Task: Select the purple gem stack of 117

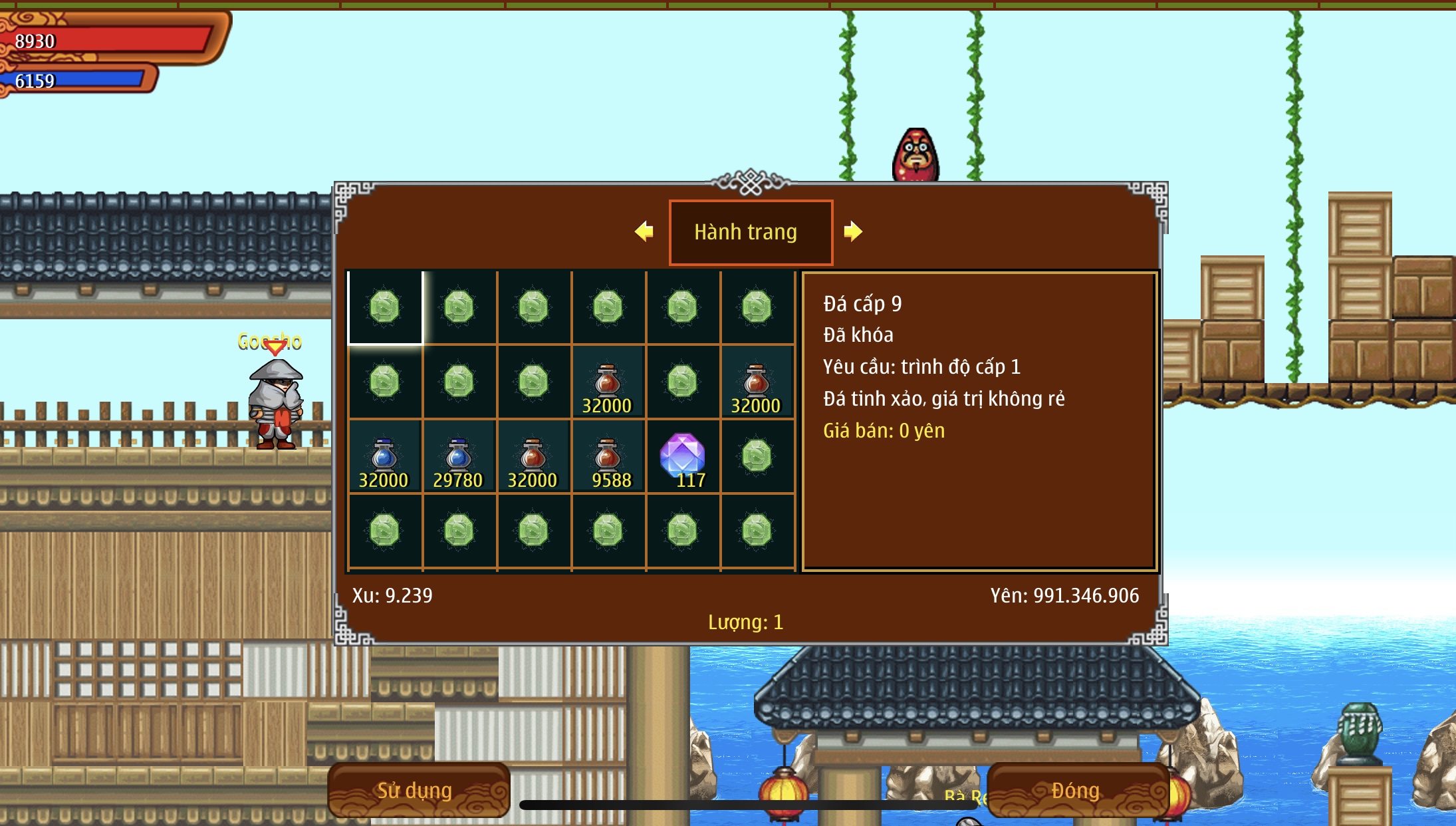Action: point(682,457)
